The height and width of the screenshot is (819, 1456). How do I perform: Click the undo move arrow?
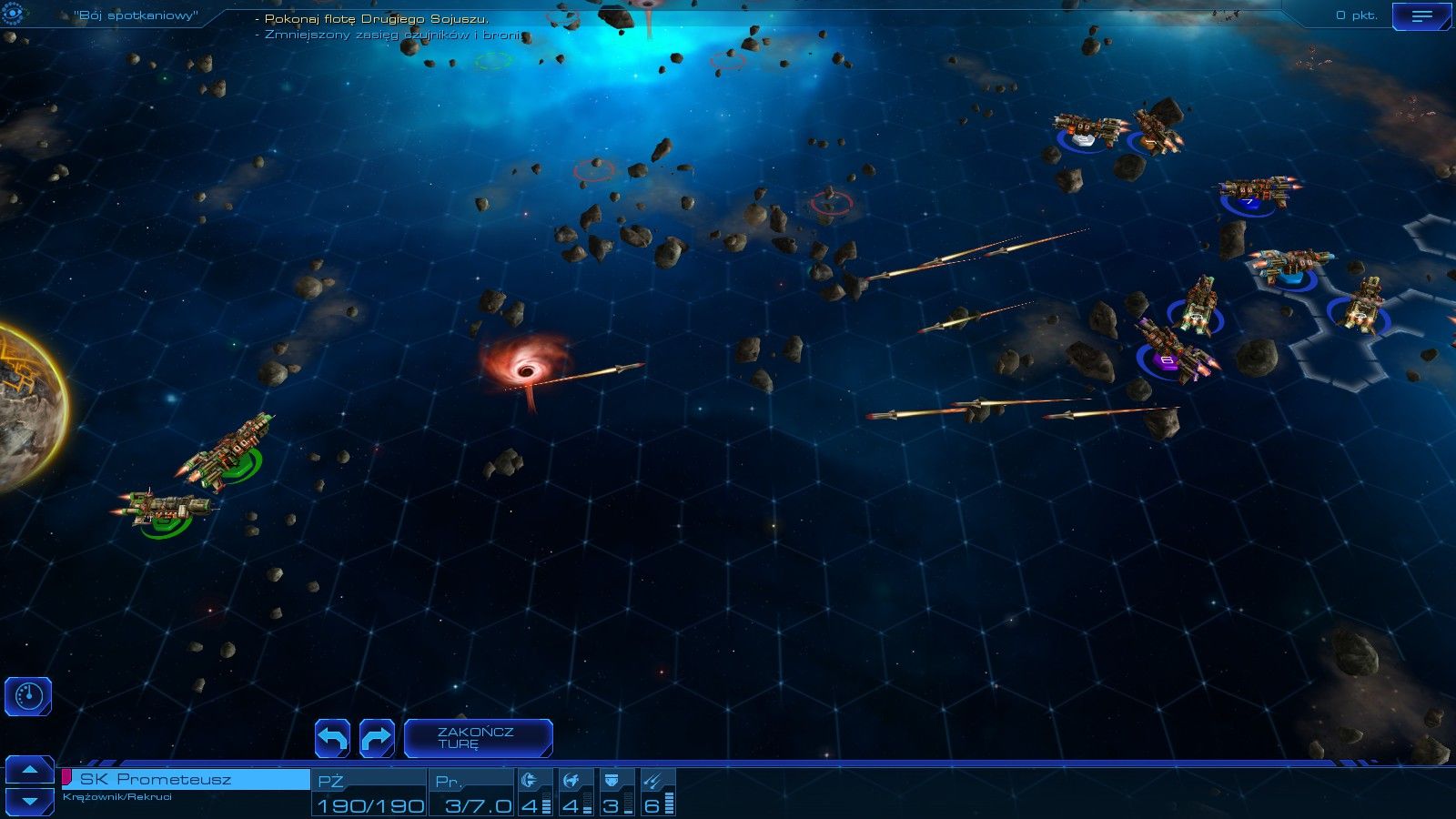332,738
